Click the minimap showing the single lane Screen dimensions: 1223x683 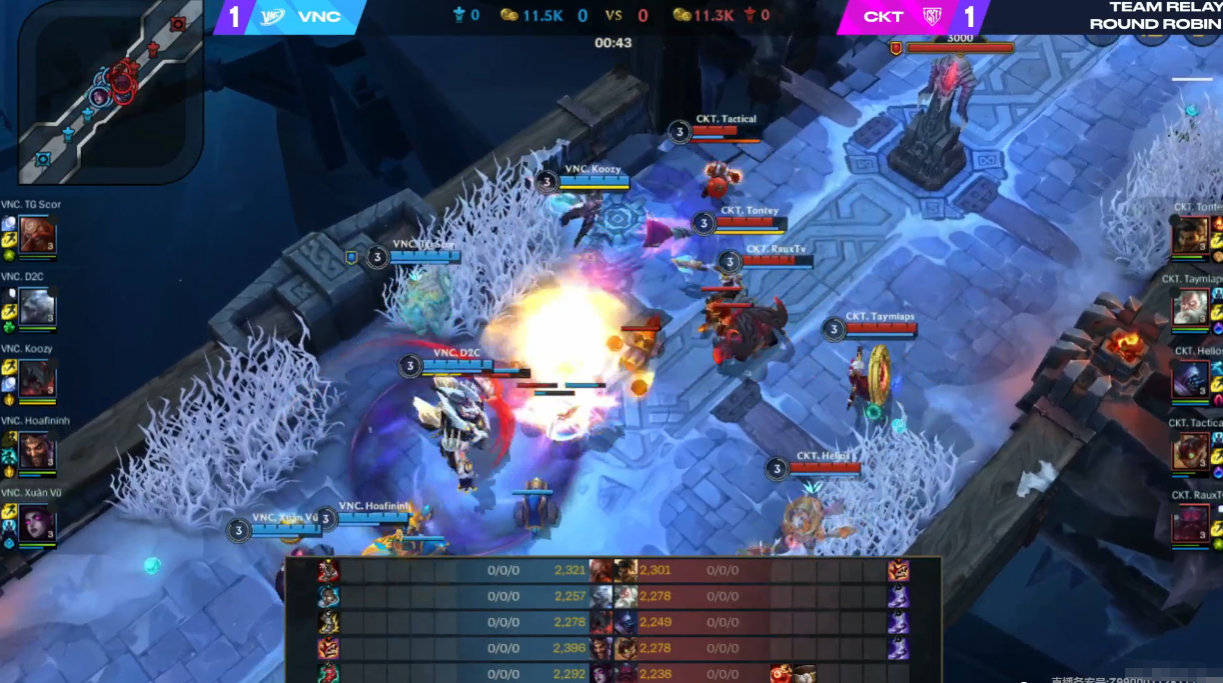(x=110, y=92)
